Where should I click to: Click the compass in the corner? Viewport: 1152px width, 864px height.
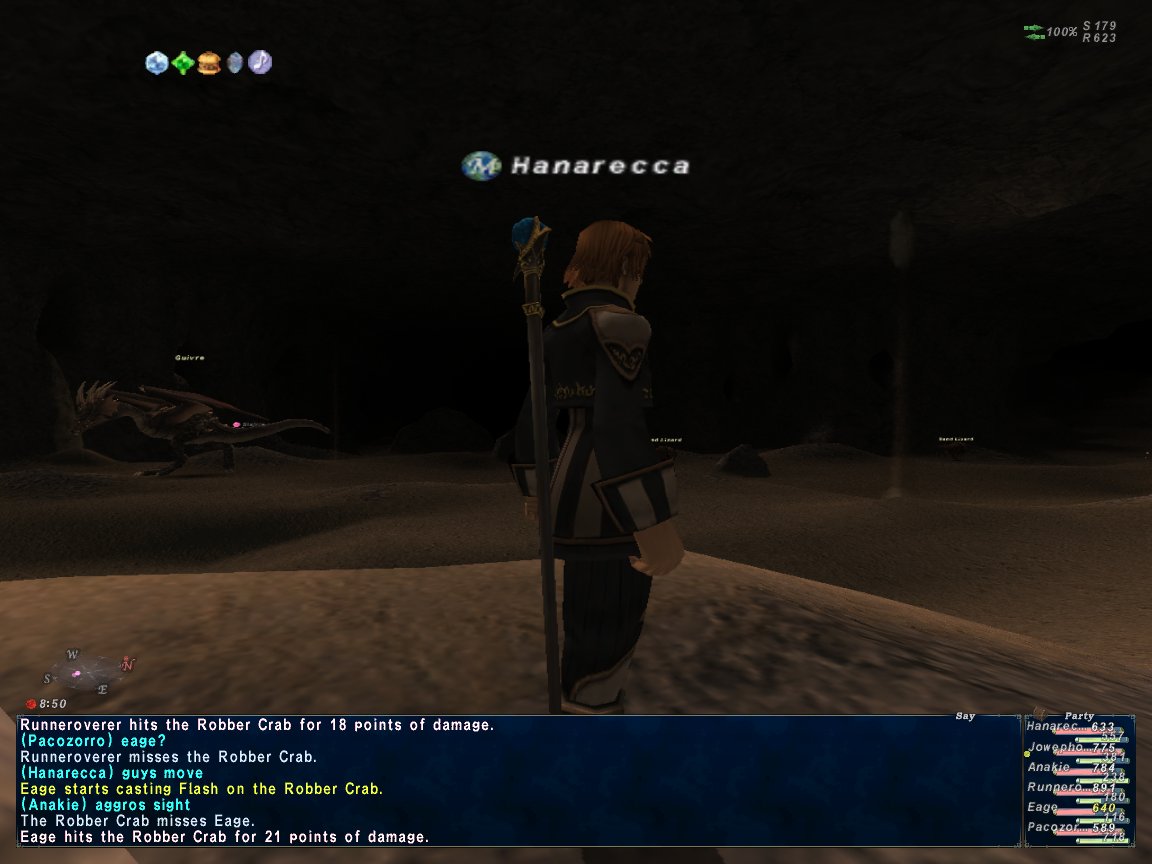88,668
